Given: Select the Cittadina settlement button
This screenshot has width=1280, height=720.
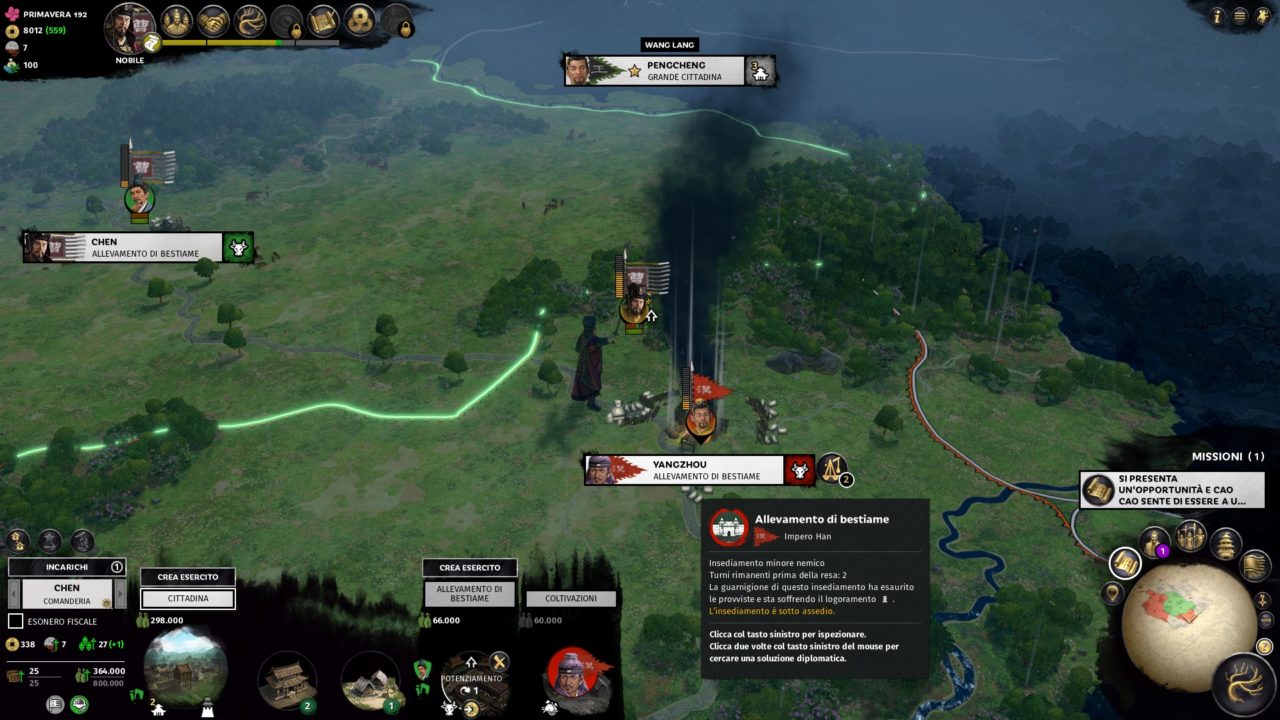Looking at the screenshot, I should coord(187,598).
